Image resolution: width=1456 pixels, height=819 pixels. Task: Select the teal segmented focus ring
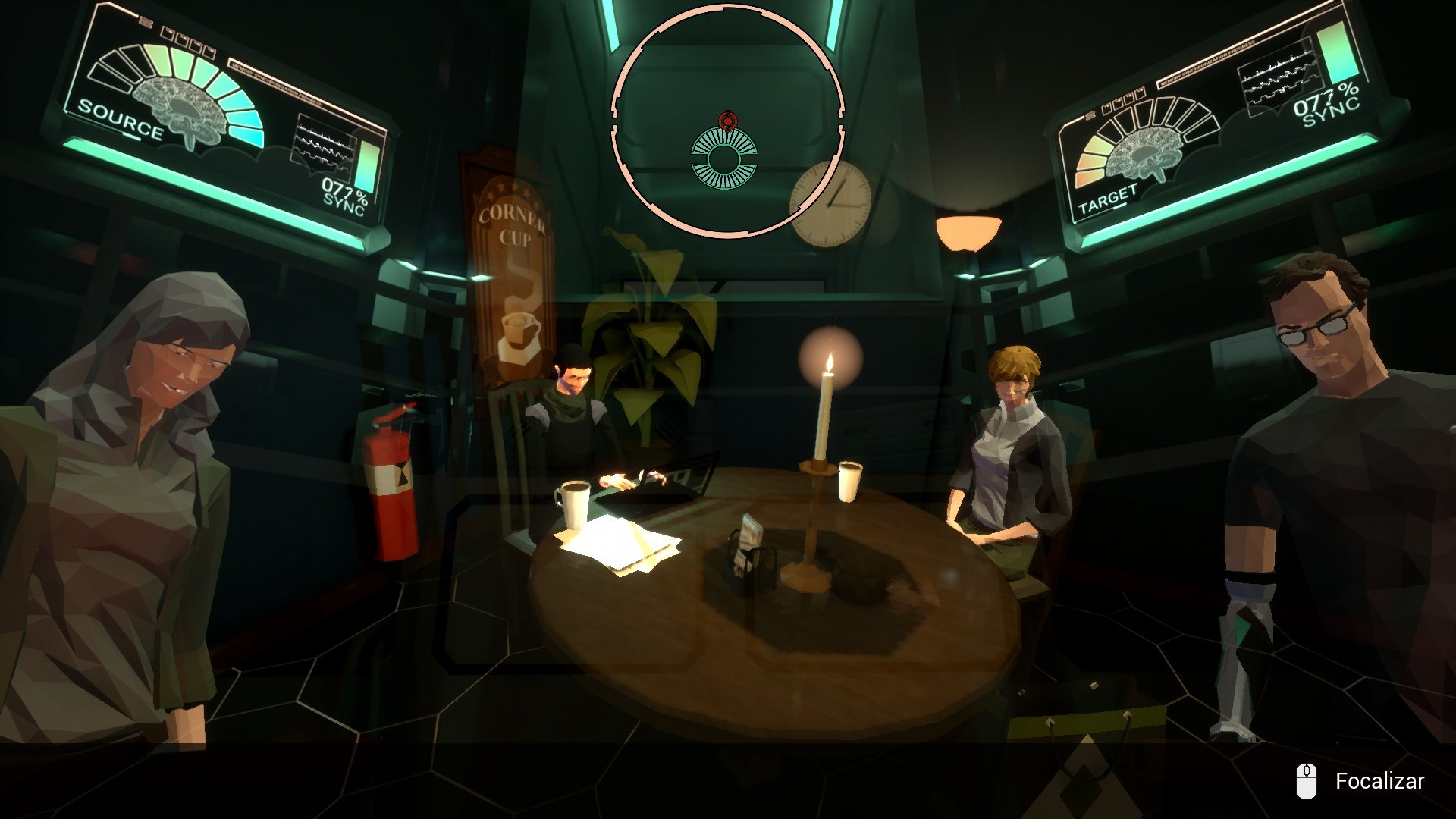[x=724, y=158]
